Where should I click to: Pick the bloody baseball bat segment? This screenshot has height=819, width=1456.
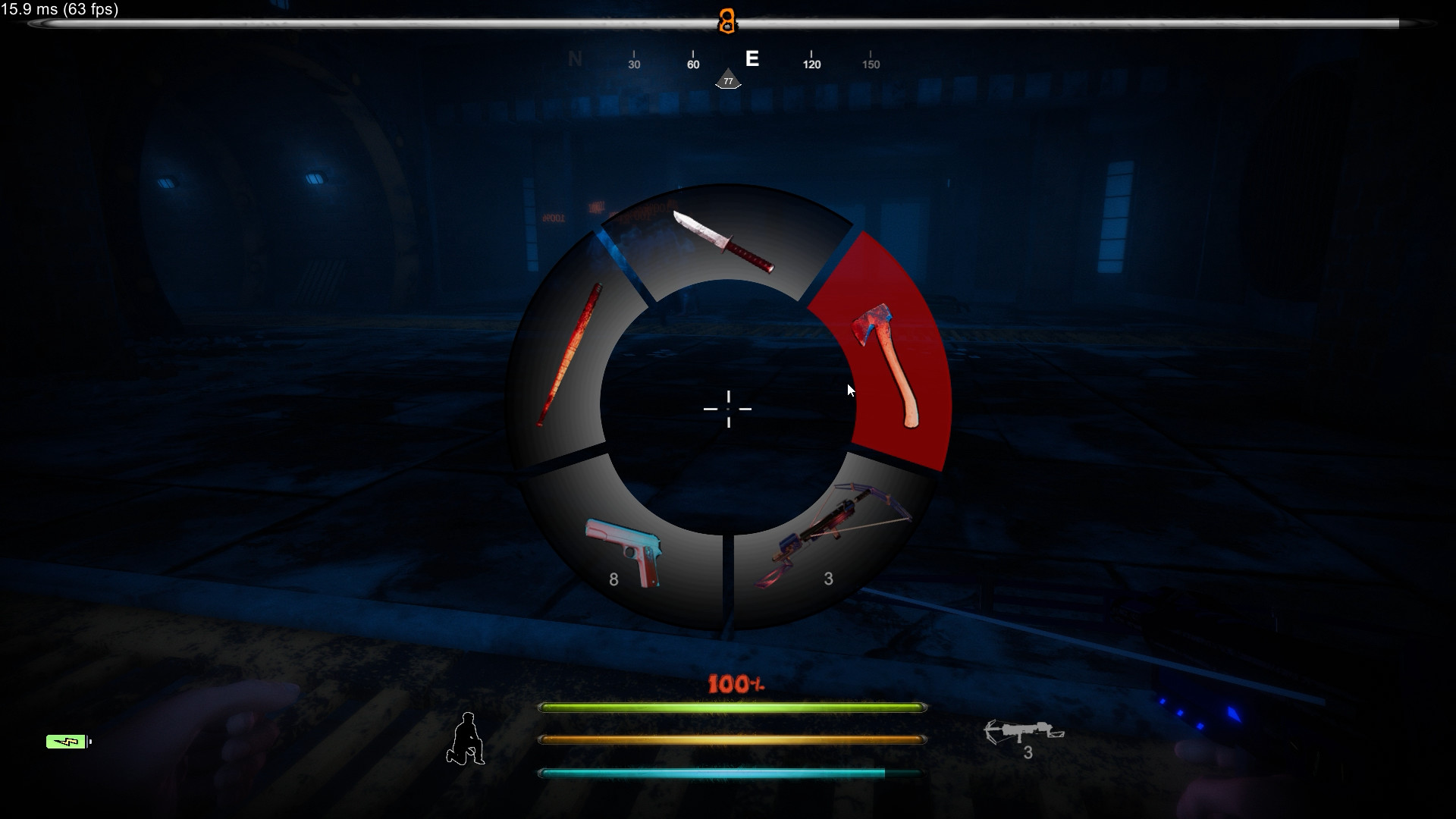[x=569, y=356]
